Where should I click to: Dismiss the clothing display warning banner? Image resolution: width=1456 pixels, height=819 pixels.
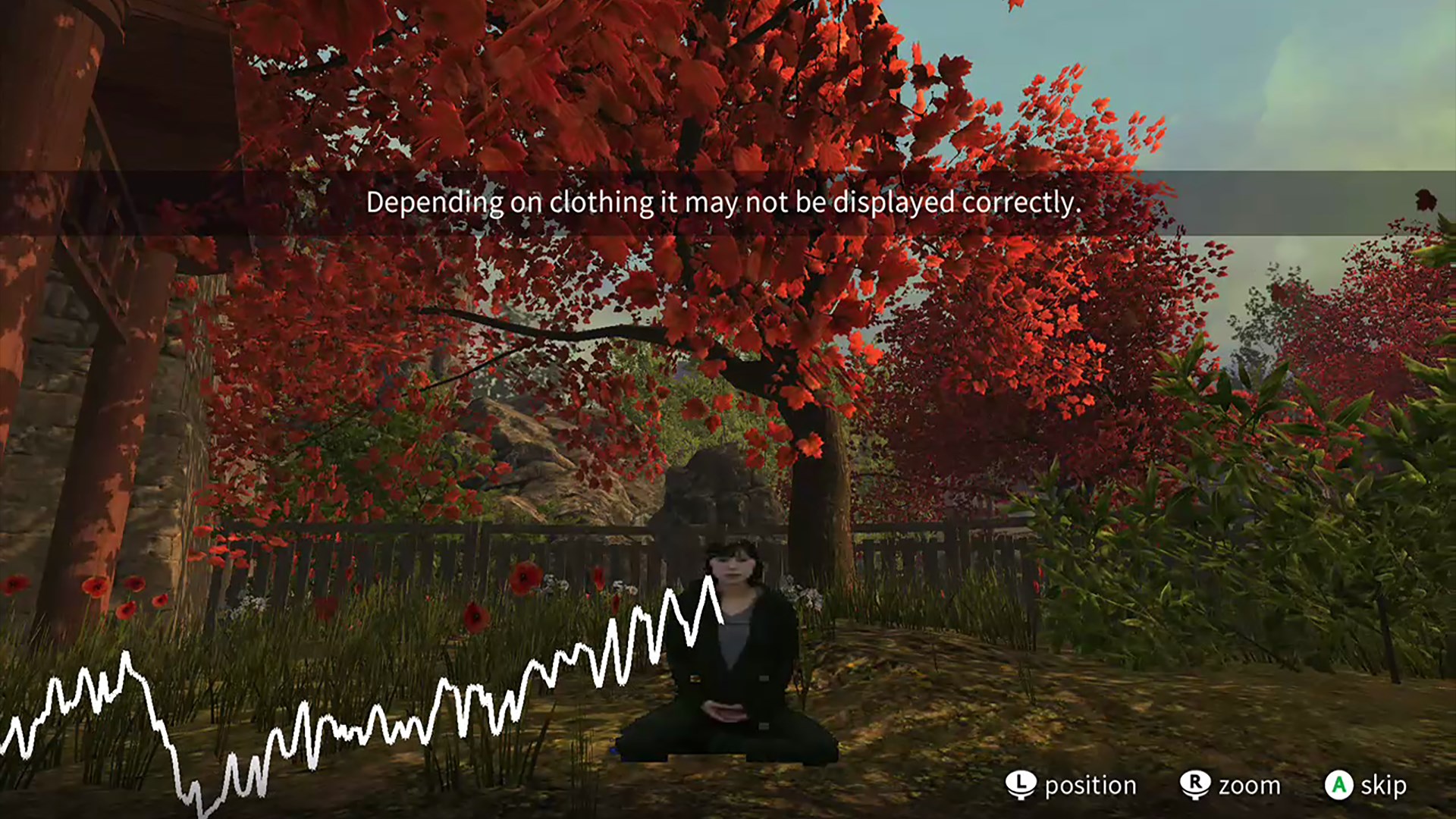tap(724, 202)
